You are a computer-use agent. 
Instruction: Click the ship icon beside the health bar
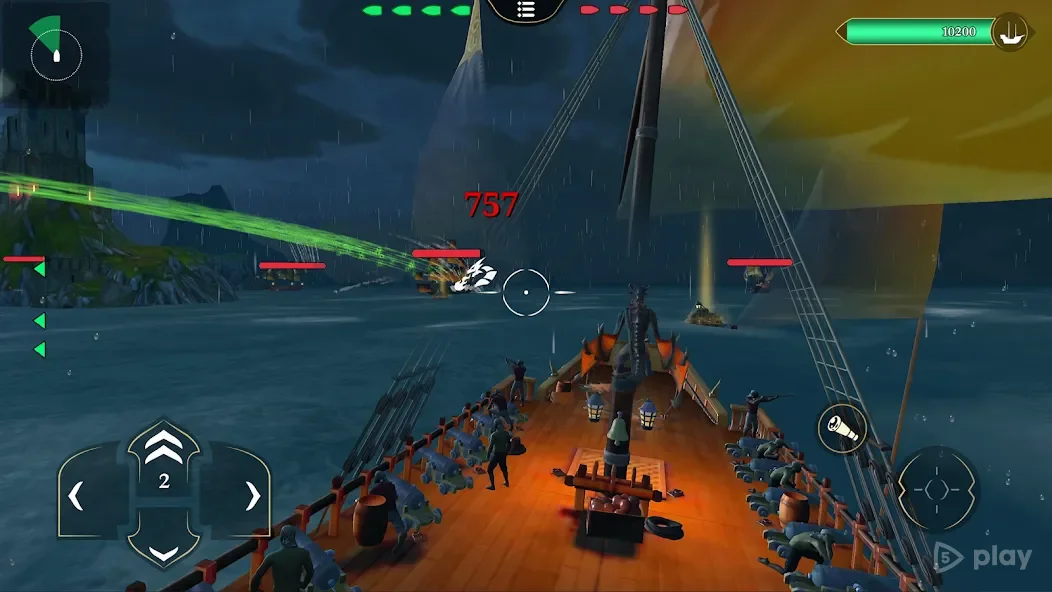click(1011, 31)
